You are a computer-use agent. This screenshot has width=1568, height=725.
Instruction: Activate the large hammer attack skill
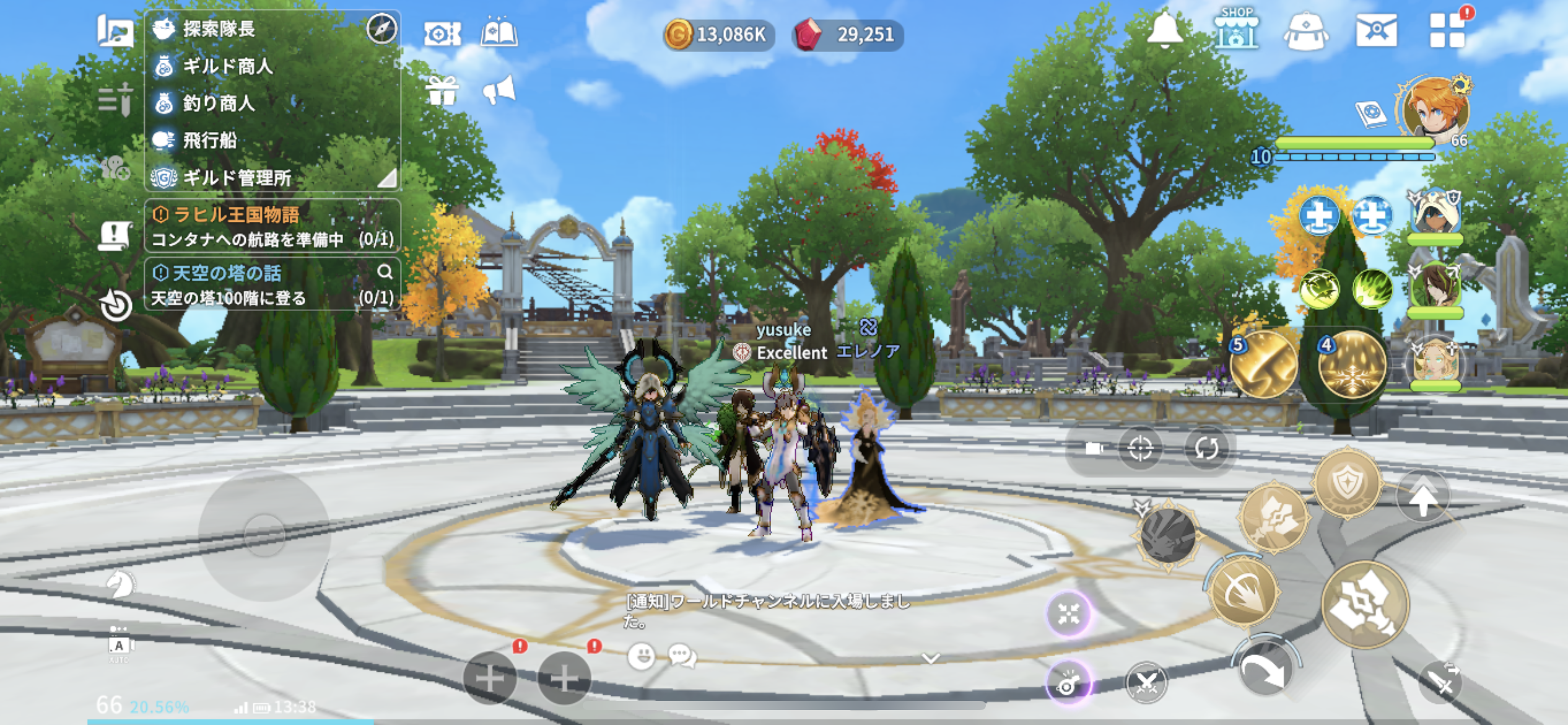pyautogui.click(x=1365, y=604)
